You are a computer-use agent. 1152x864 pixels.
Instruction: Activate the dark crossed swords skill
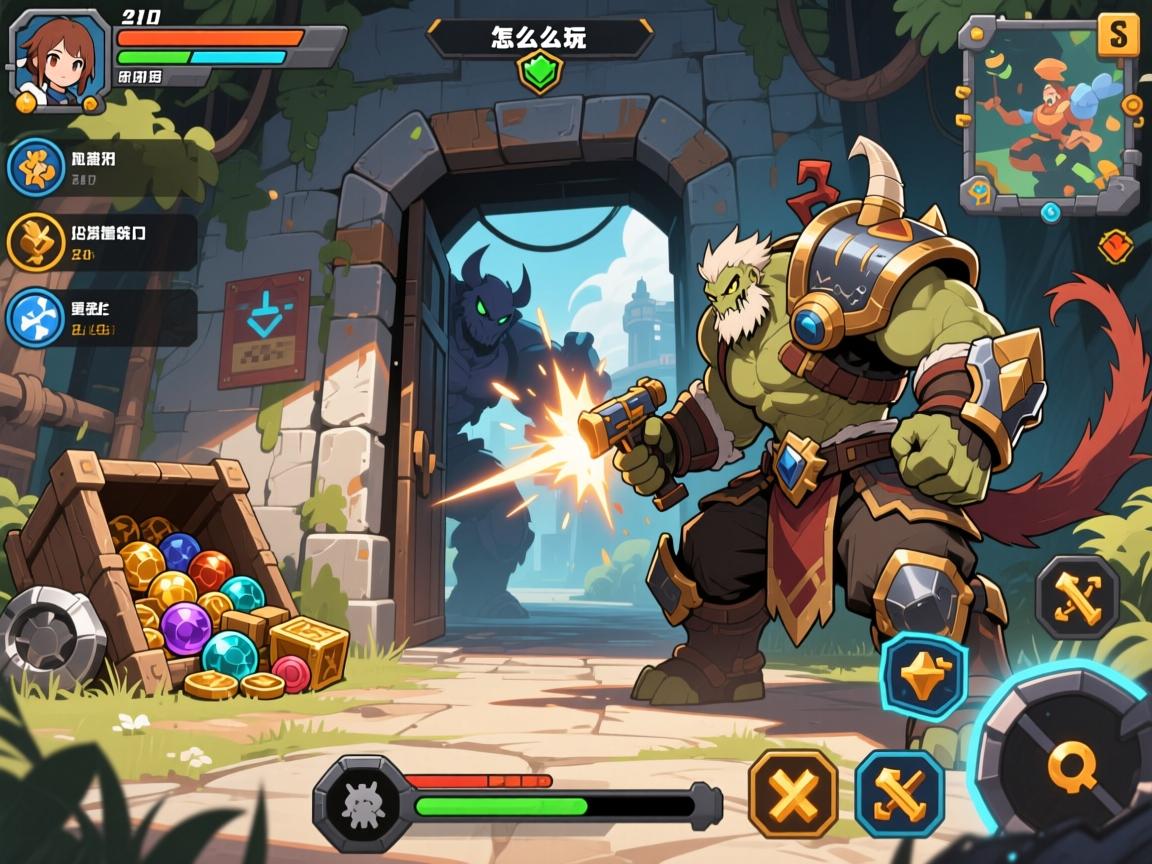(1077, 597)
